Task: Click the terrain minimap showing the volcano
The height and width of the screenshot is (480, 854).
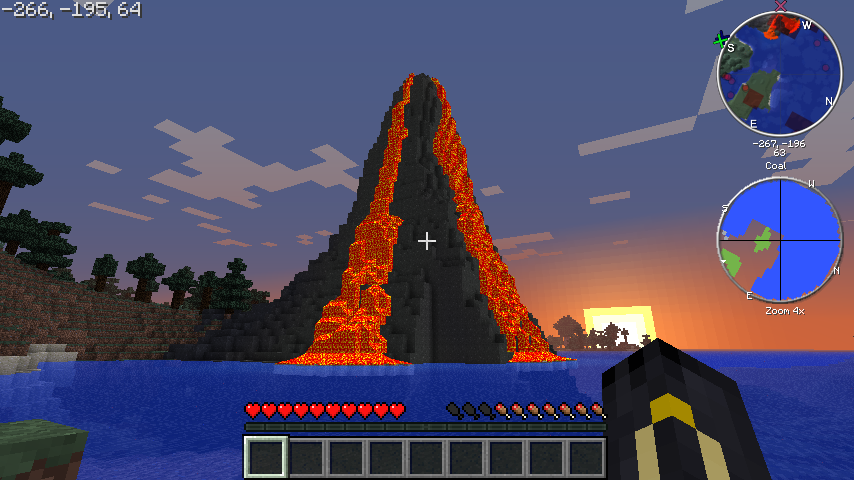Action: point(779,74)
